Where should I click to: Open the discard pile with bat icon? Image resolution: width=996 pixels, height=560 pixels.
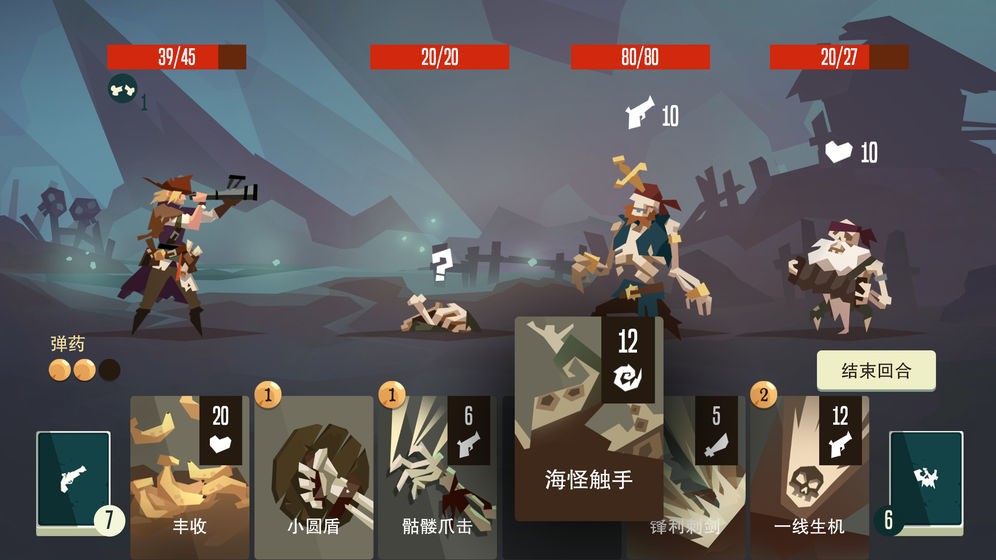pos(926,480)
